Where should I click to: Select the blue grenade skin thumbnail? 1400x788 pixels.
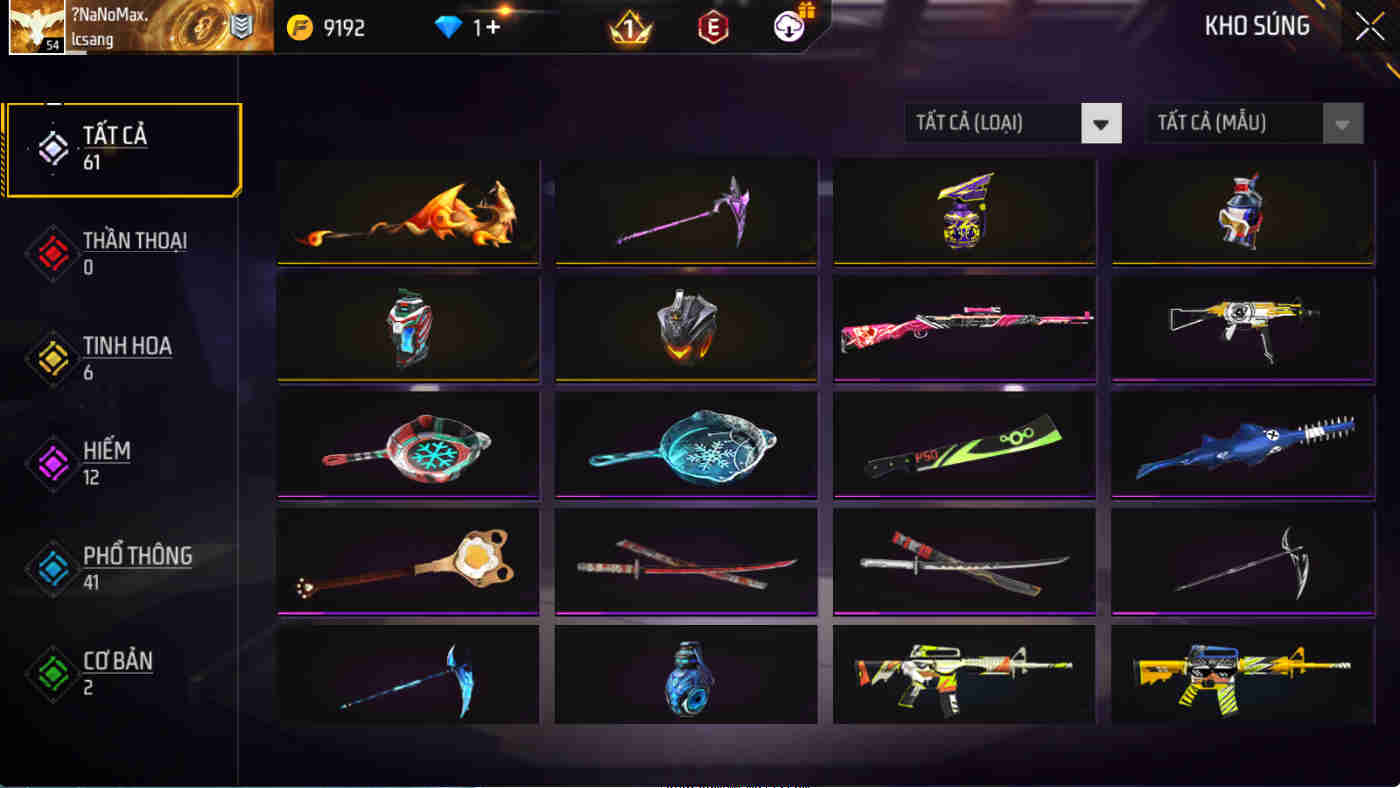tap(685, 673)
